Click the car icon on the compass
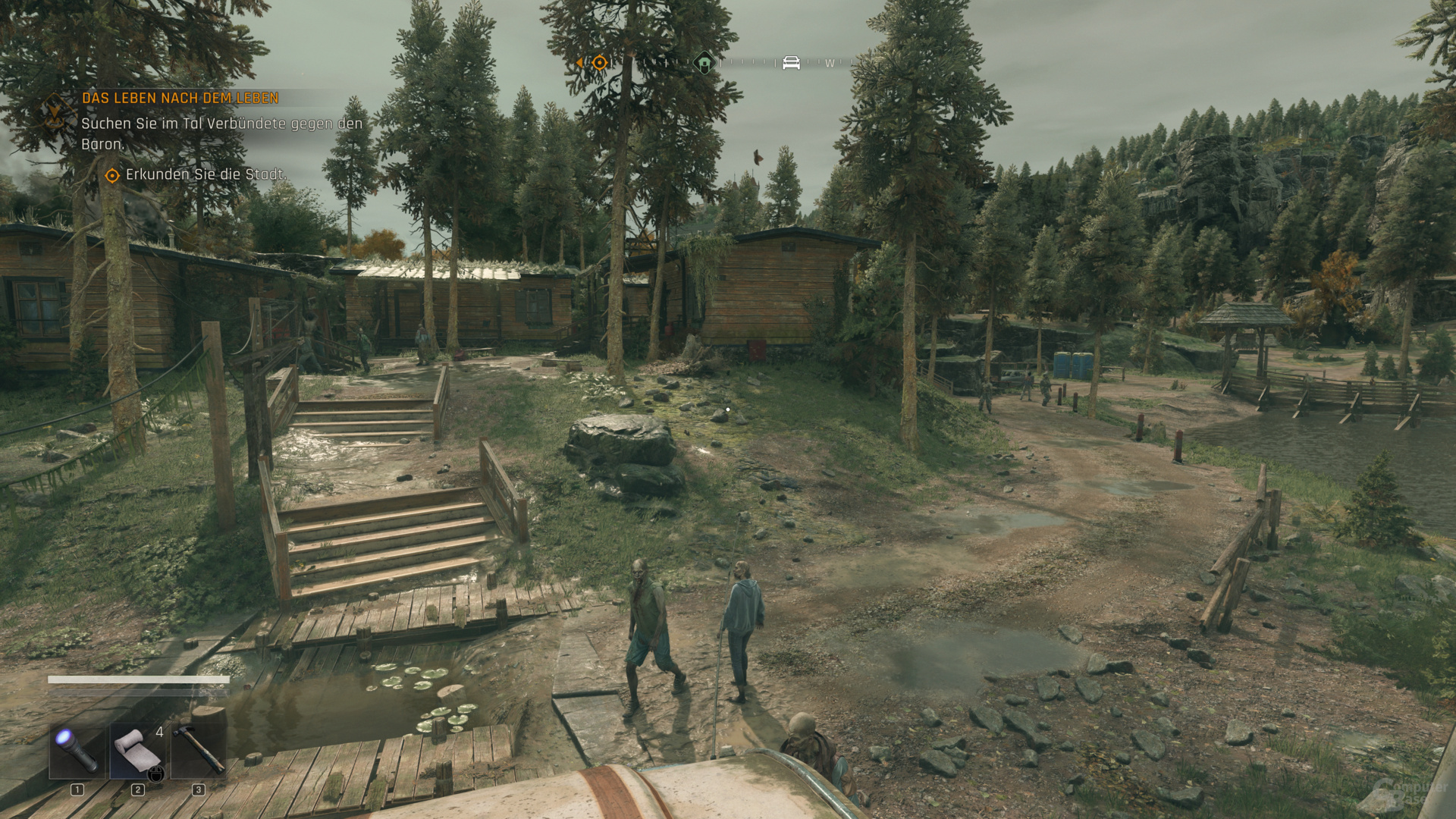Image resolution: width=1456 pixels, height=819 pixels. click(791, 63)
